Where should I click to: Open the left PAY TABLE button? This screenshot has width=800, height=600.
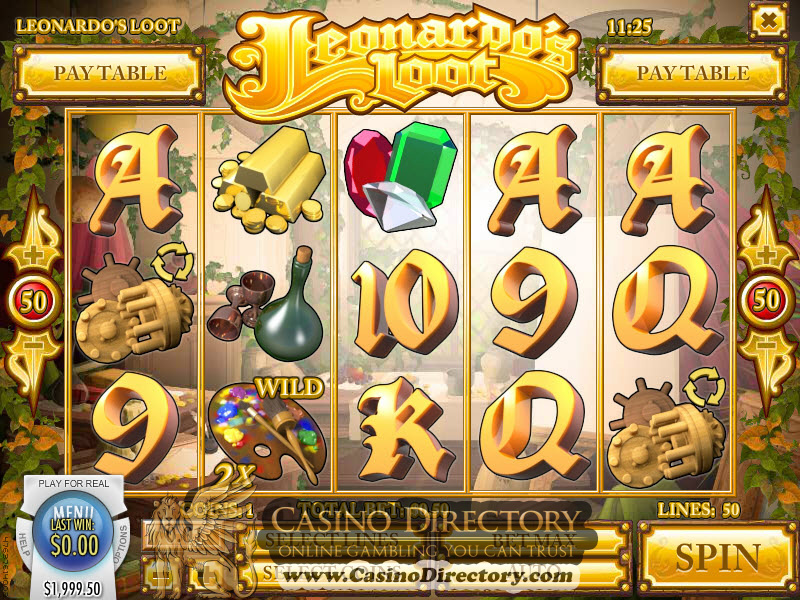[x=110, y=73]
